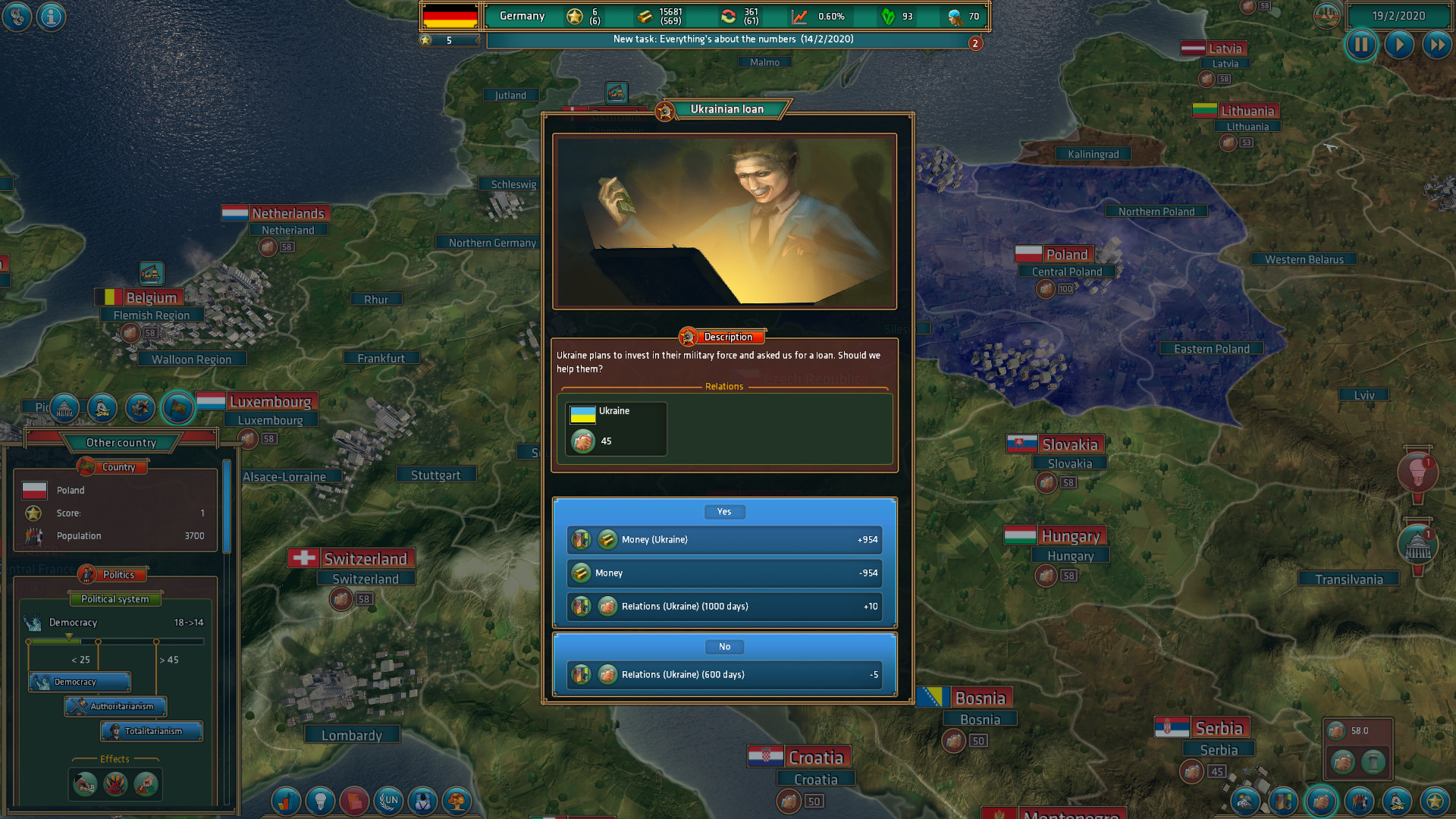Open the United Nations panel
The height and width of the screenshot is (819, 1456).
[389, 800]
